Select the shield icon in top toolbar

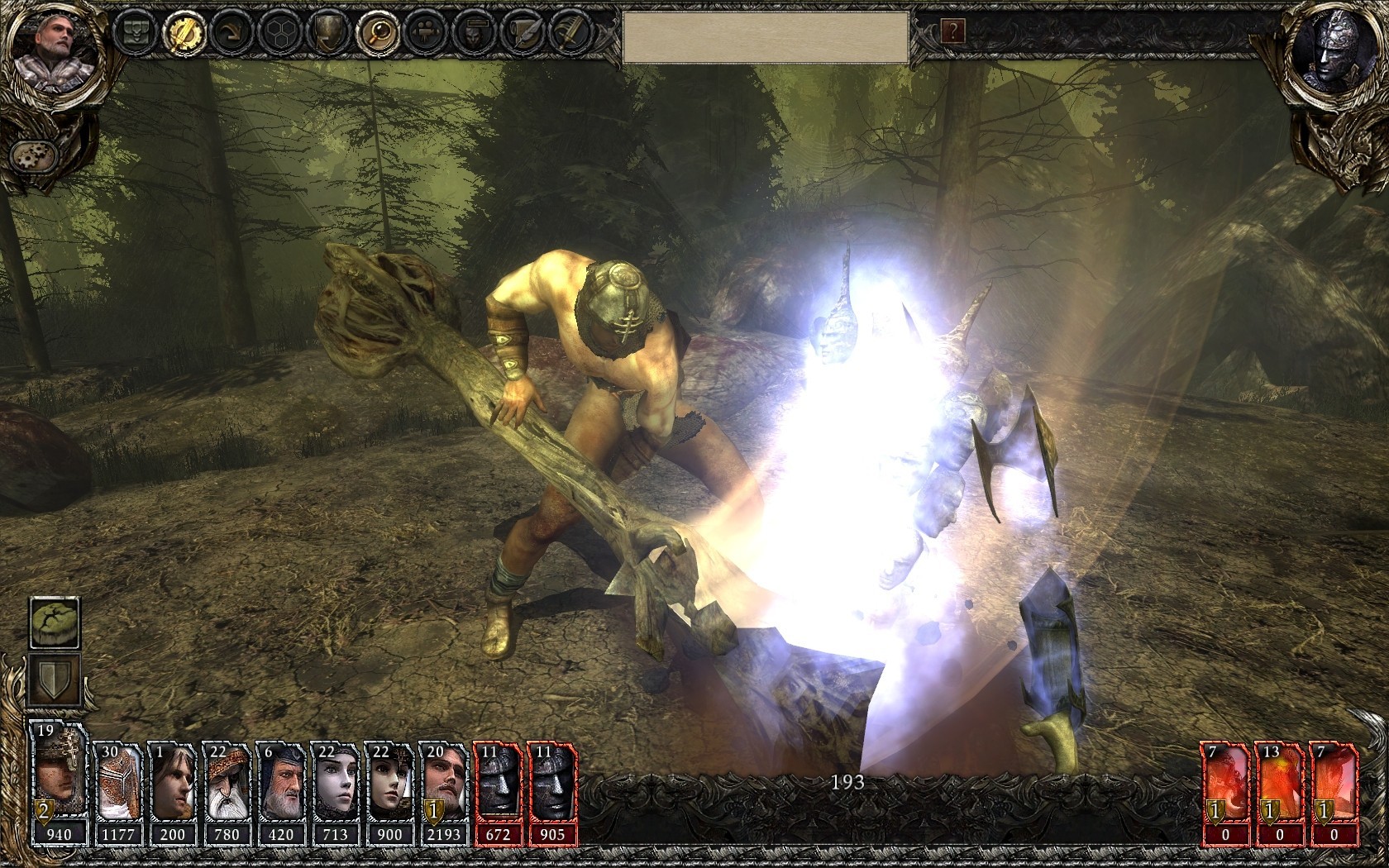click(328, 33)
